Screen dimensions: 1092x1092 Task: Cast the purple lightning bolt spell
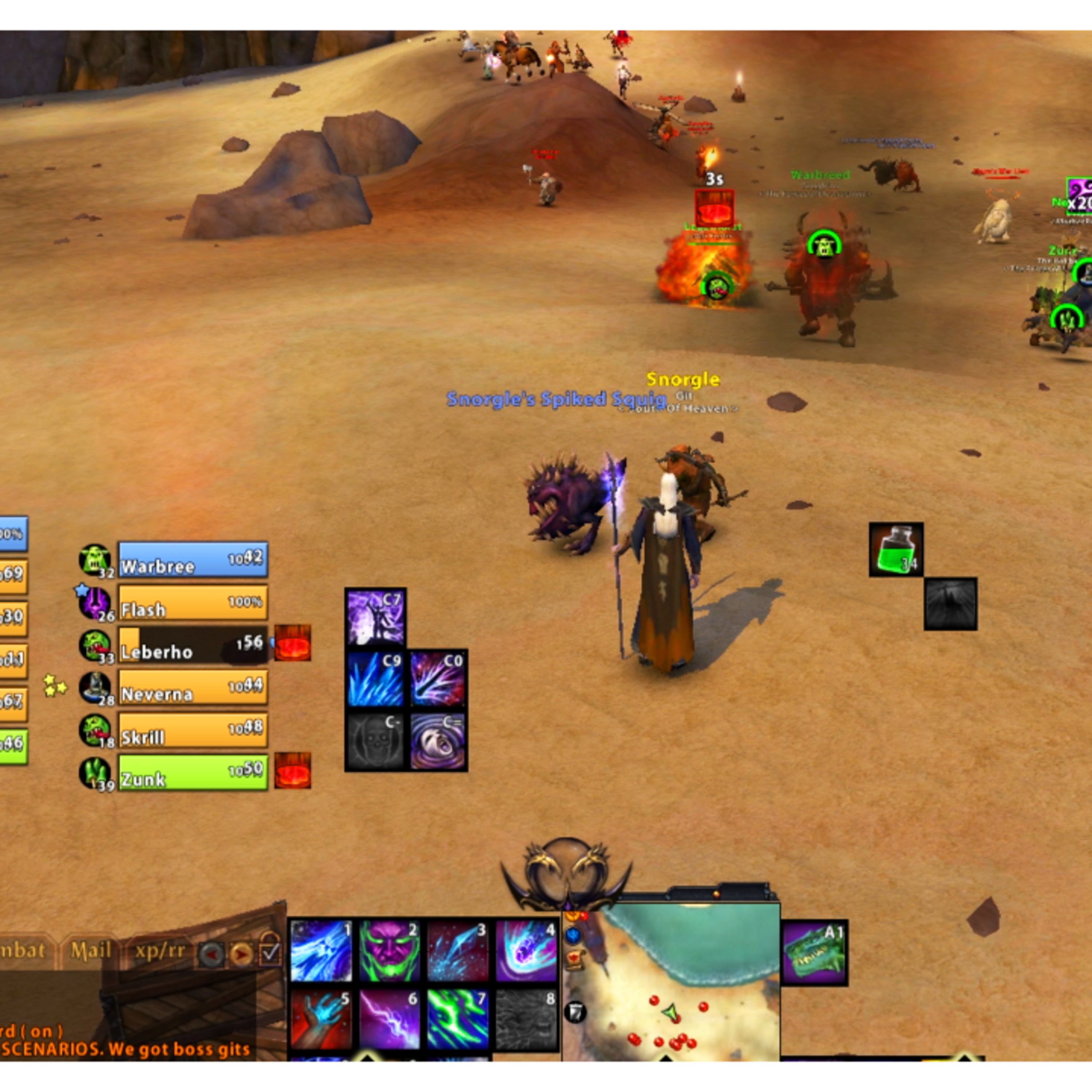coord(389,1019)
